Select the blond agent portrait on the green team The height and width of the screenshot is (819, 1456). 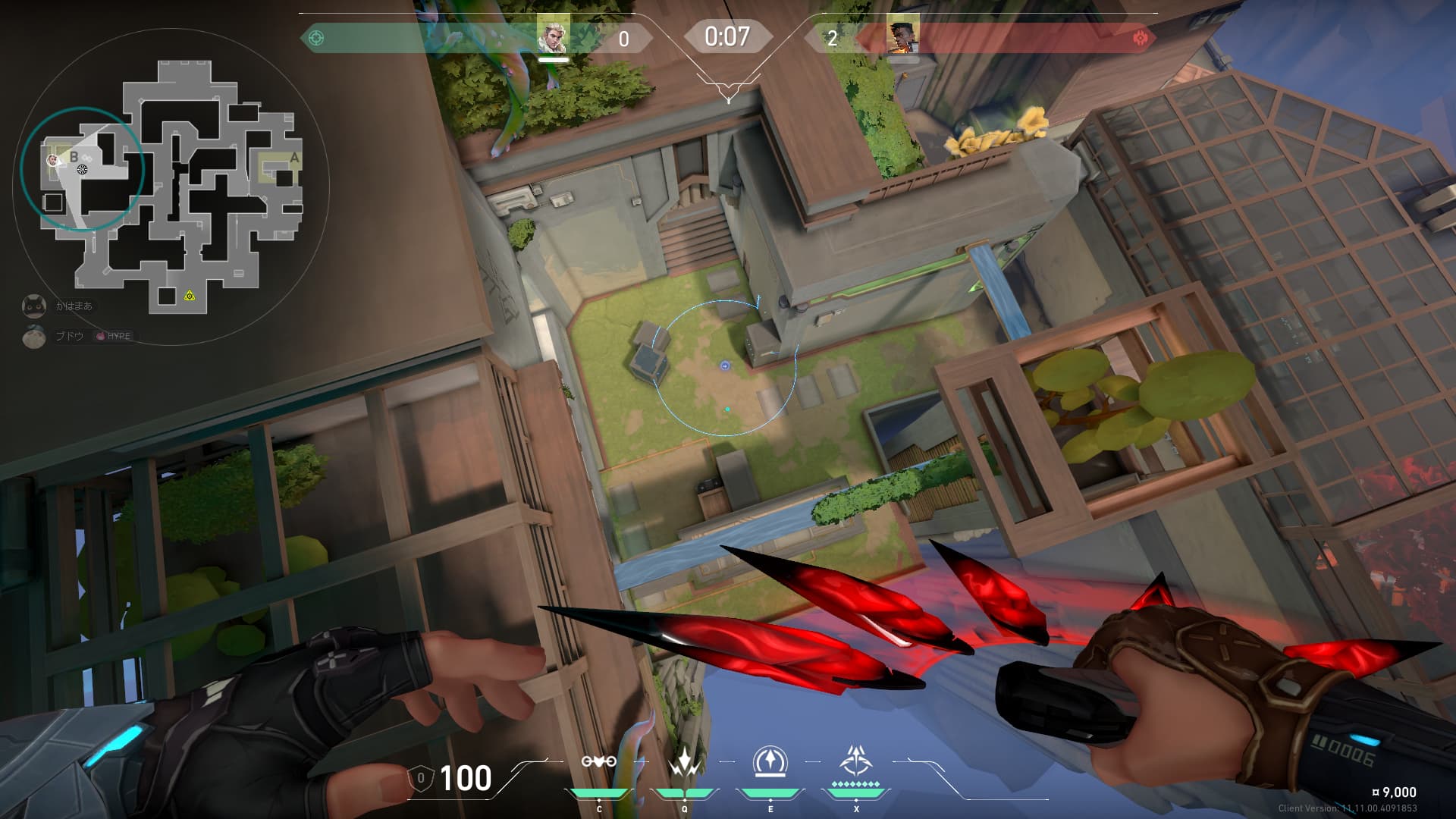coord(552,36)
